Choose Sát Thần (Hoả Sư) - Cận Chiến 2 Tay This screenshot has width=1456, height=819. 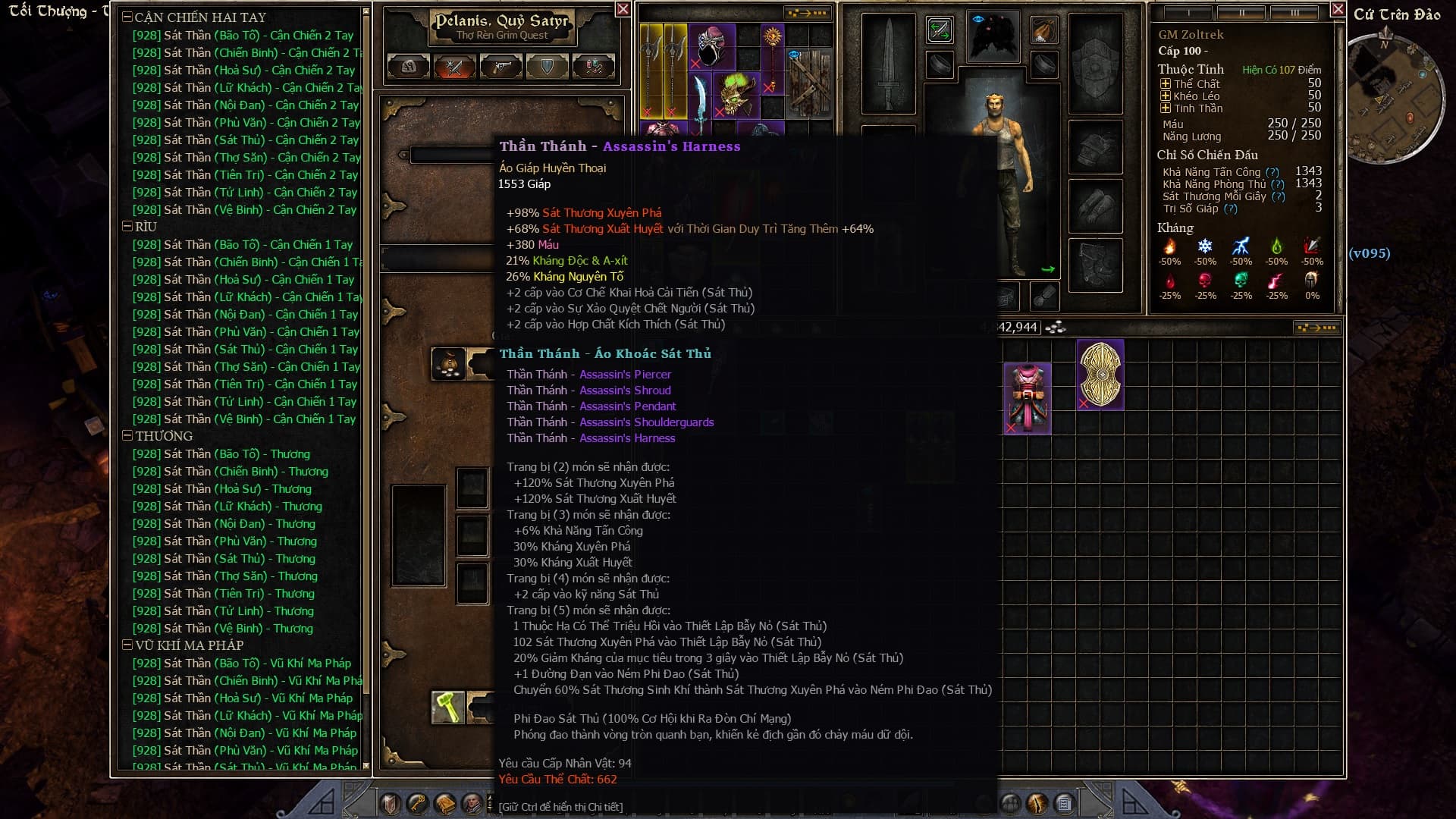tap(243, 70)
